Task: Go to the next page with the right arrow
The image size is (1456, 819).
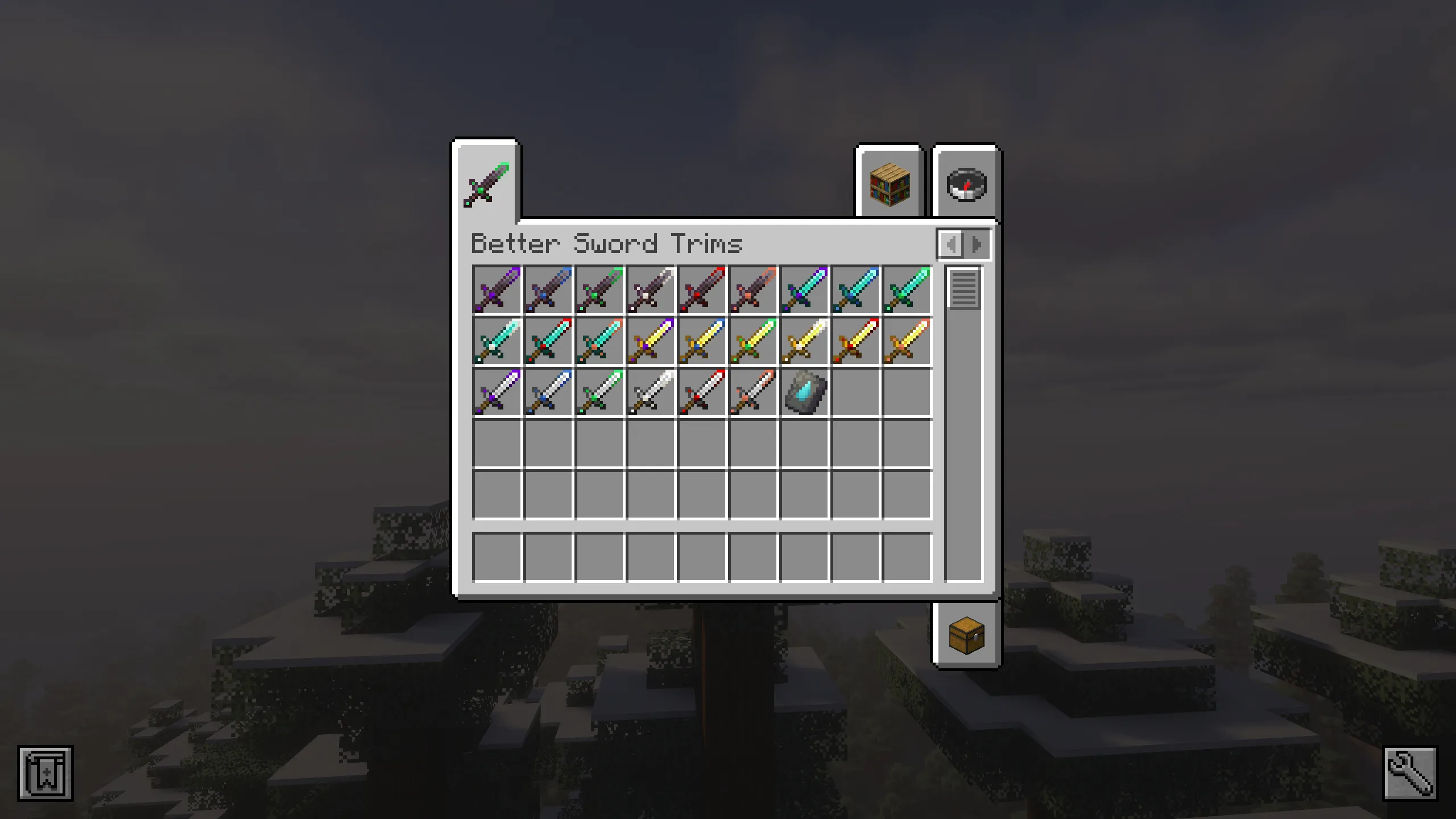Action: (976, 245)
